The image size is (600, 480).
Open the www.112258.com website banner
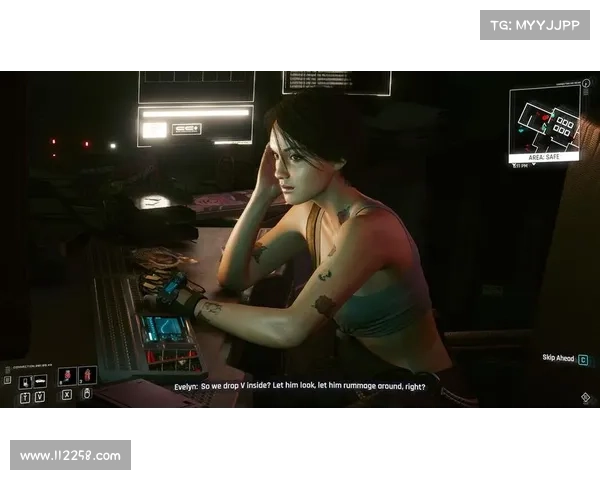71,456
